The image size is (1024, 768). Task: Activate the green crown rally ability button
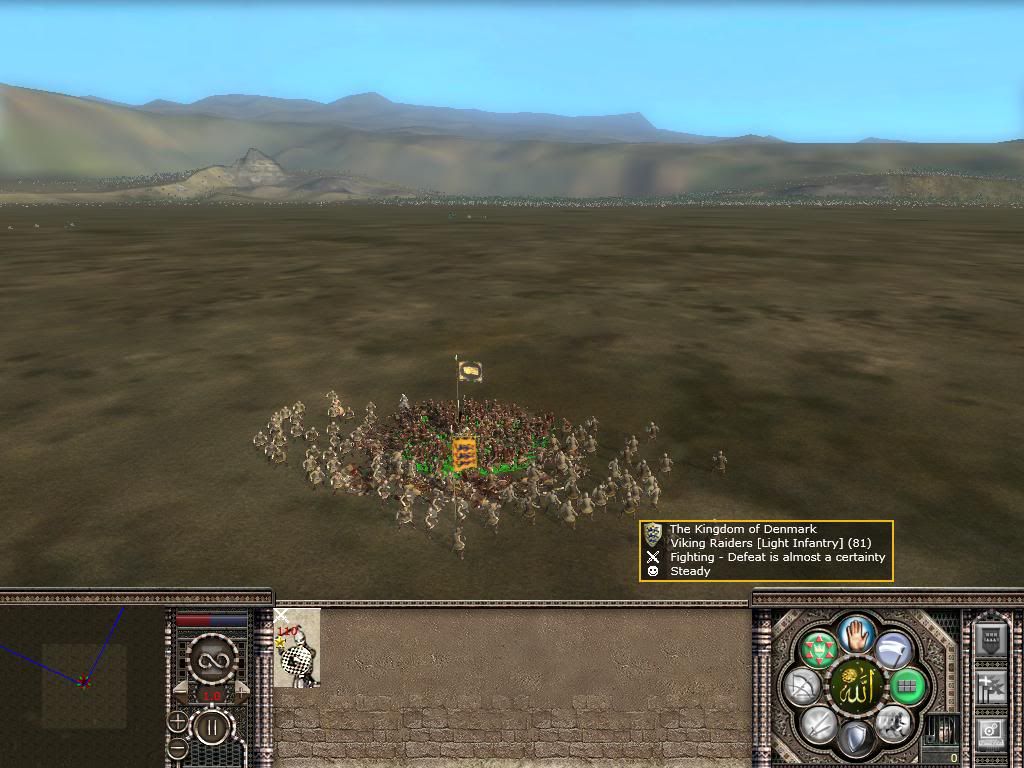pos(819,651)
